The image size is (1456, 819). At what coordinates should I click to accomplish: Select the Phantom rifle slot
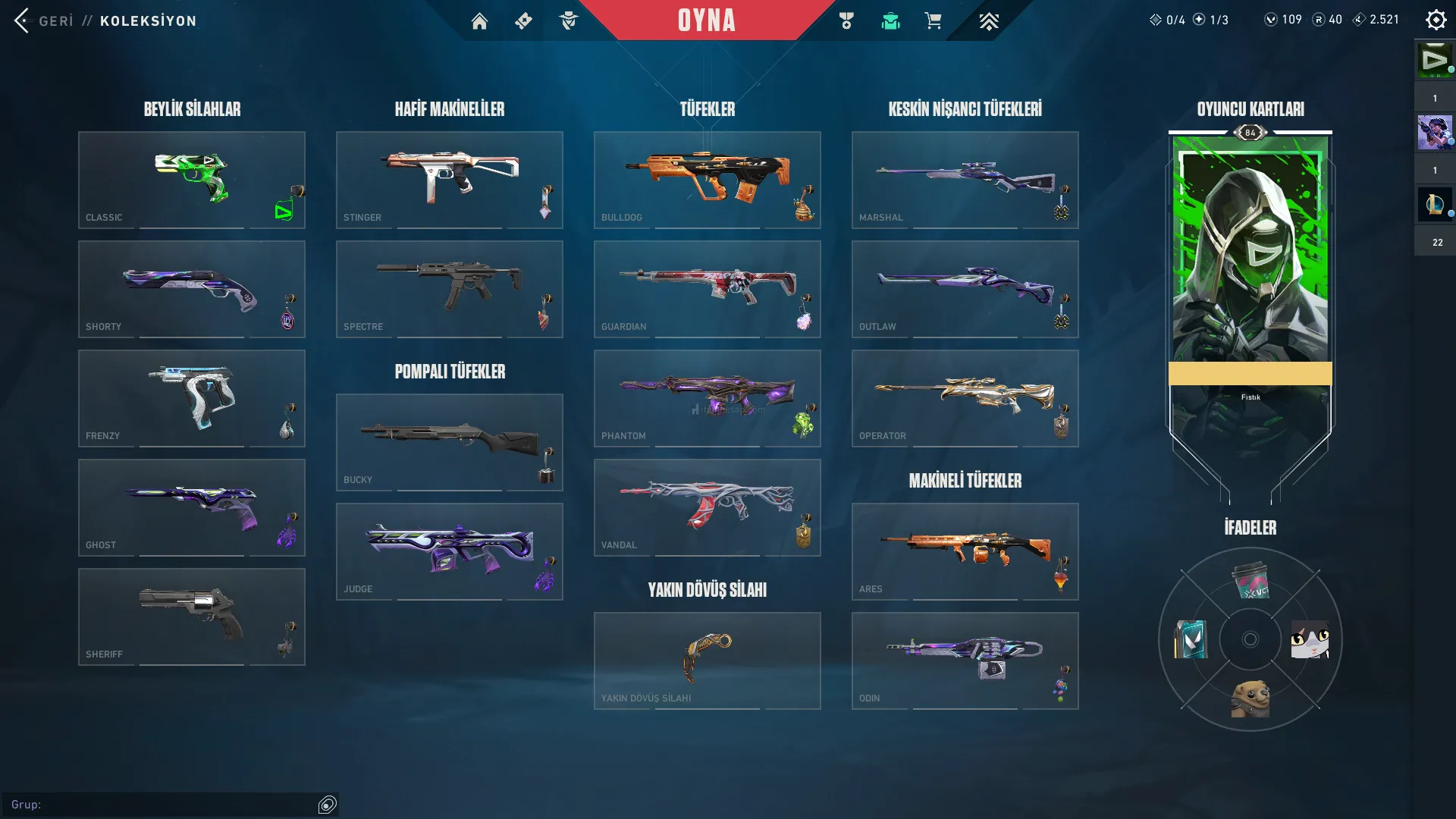pyautogui.click(x=708, y=398)
